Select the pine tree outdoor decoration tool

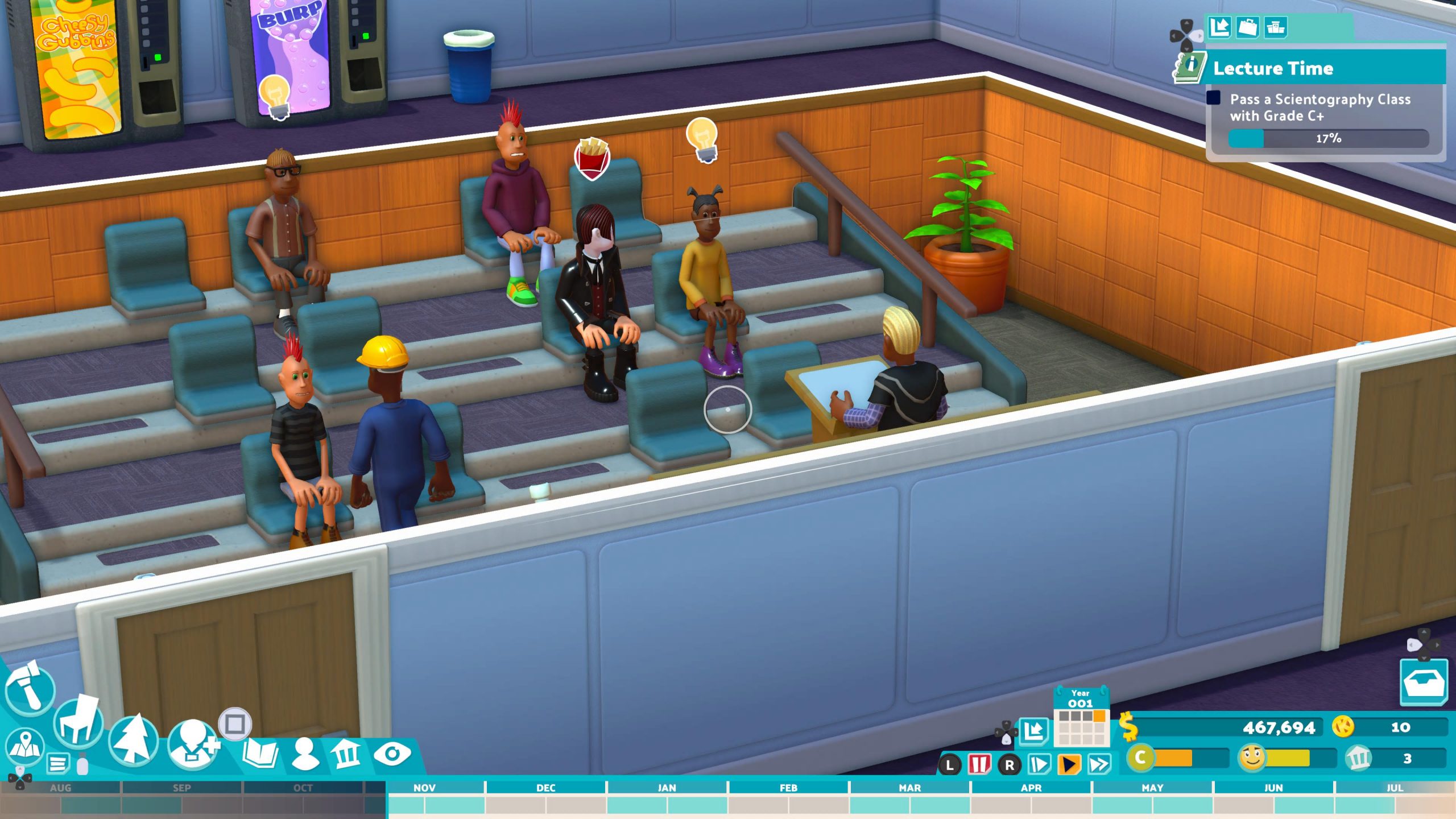133,740
